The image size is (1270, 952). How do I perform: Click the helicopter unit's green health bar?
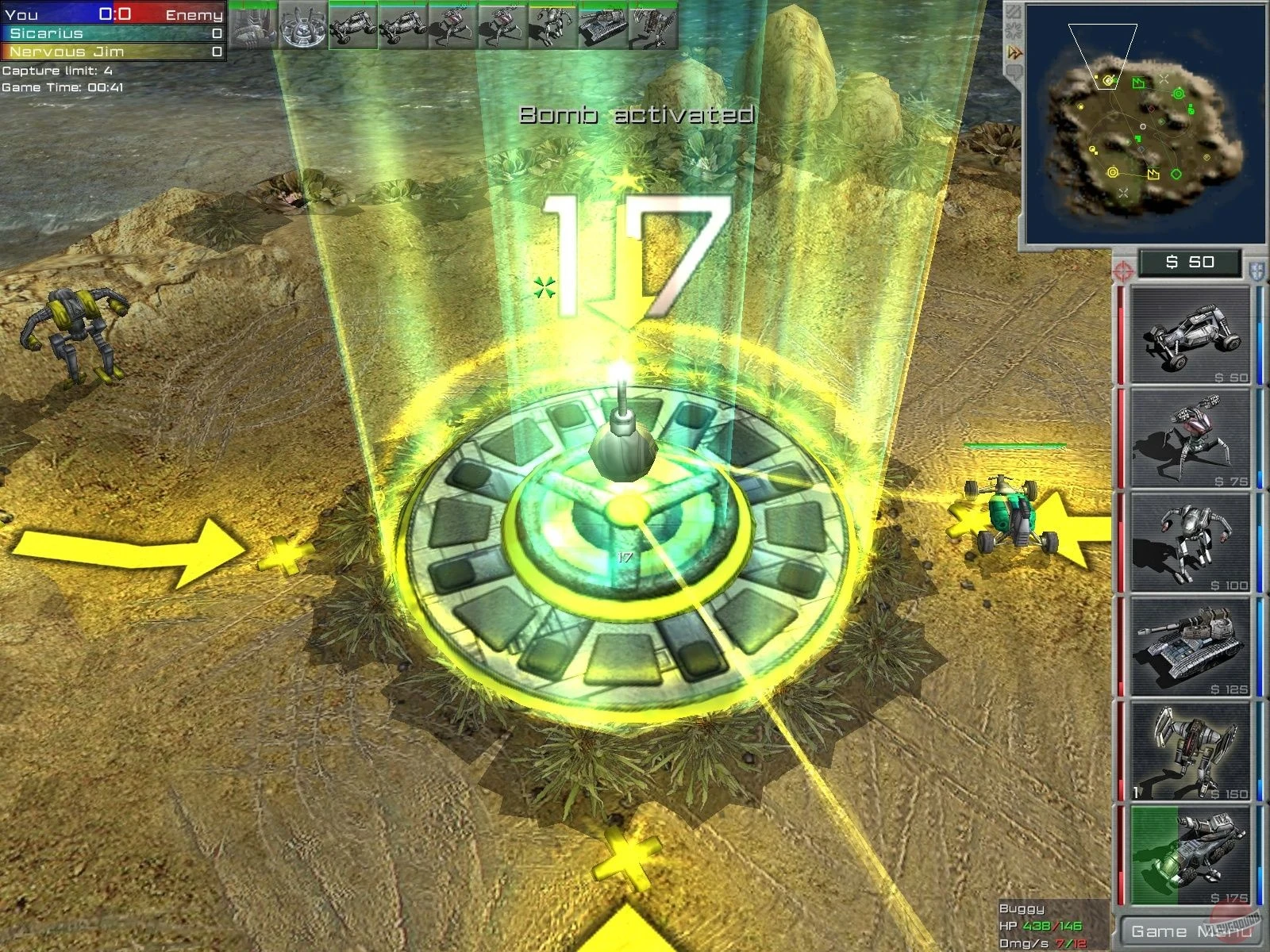coord(1016,446)
